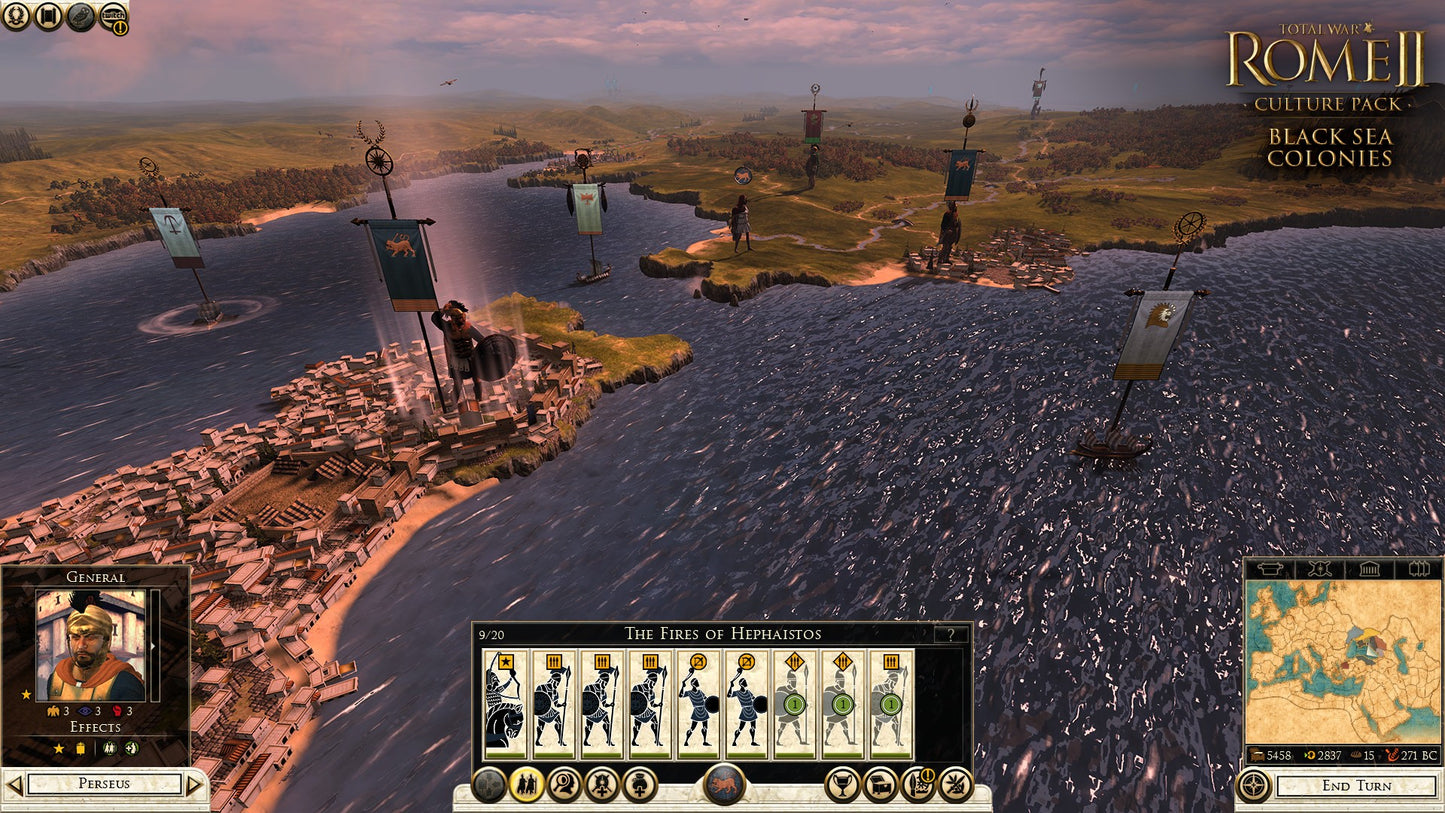Click the laurel wreath icon in top bar

click(16, 16)
